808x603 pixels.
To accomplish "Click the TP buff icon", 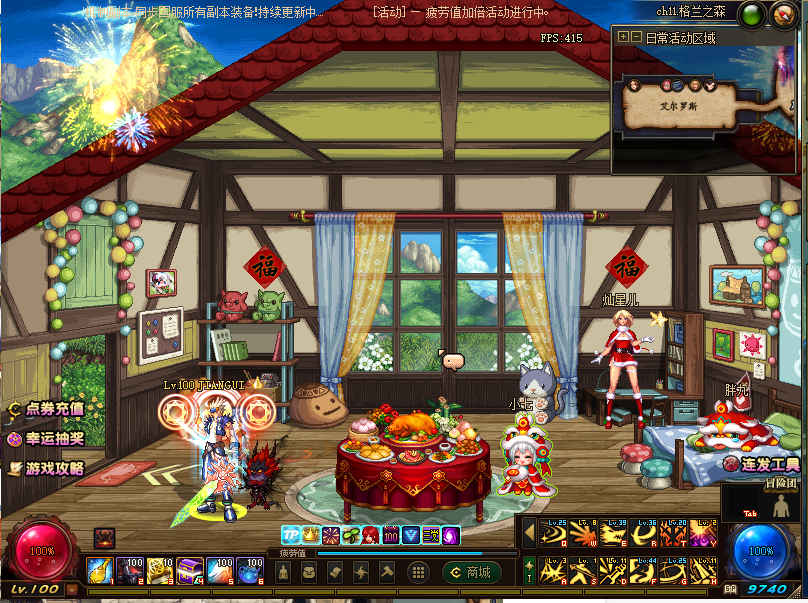I will point(290,535).
